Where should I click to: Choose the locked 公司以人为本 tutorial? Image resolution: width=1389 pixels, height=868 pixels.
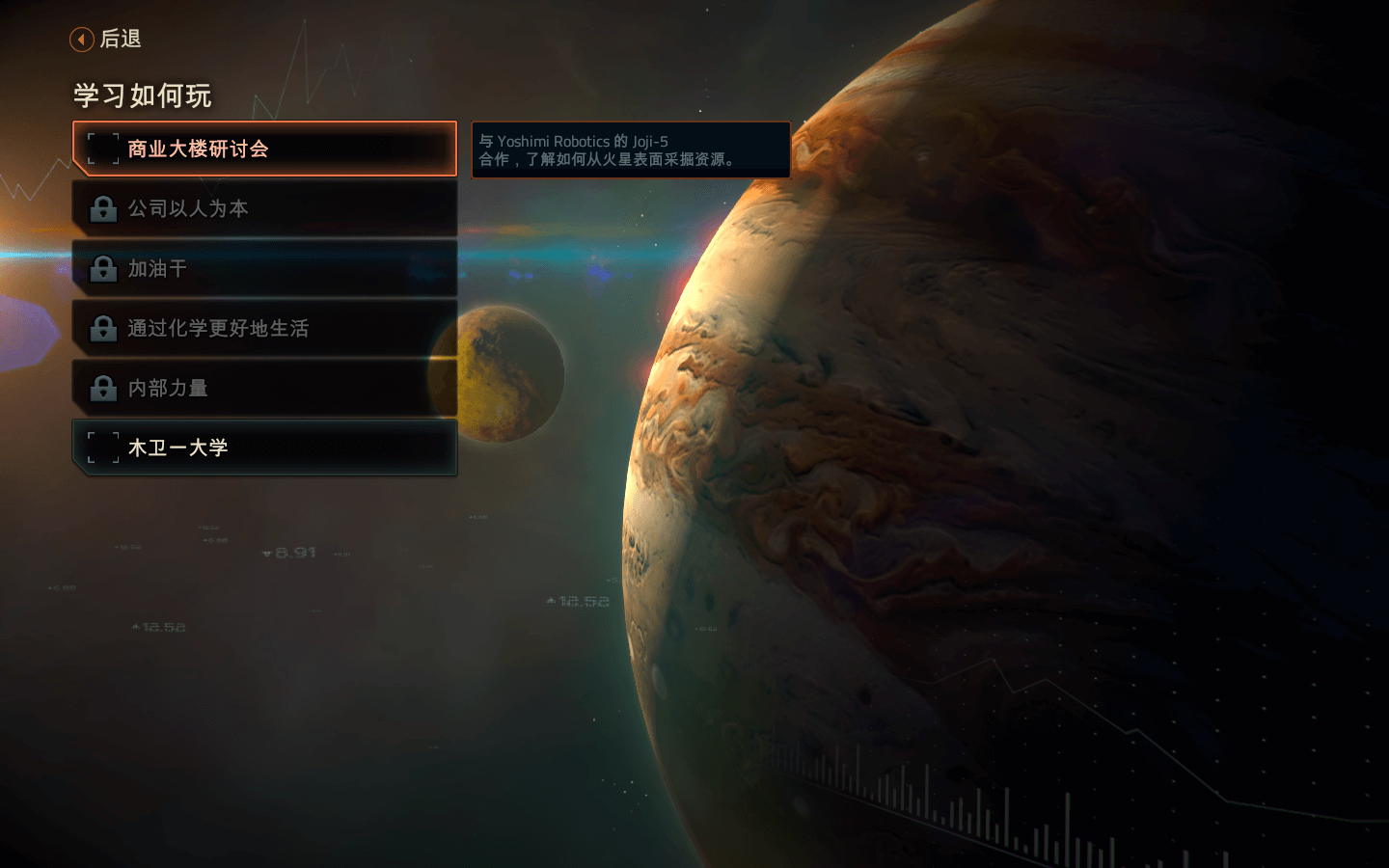click(x=264, y=209)
